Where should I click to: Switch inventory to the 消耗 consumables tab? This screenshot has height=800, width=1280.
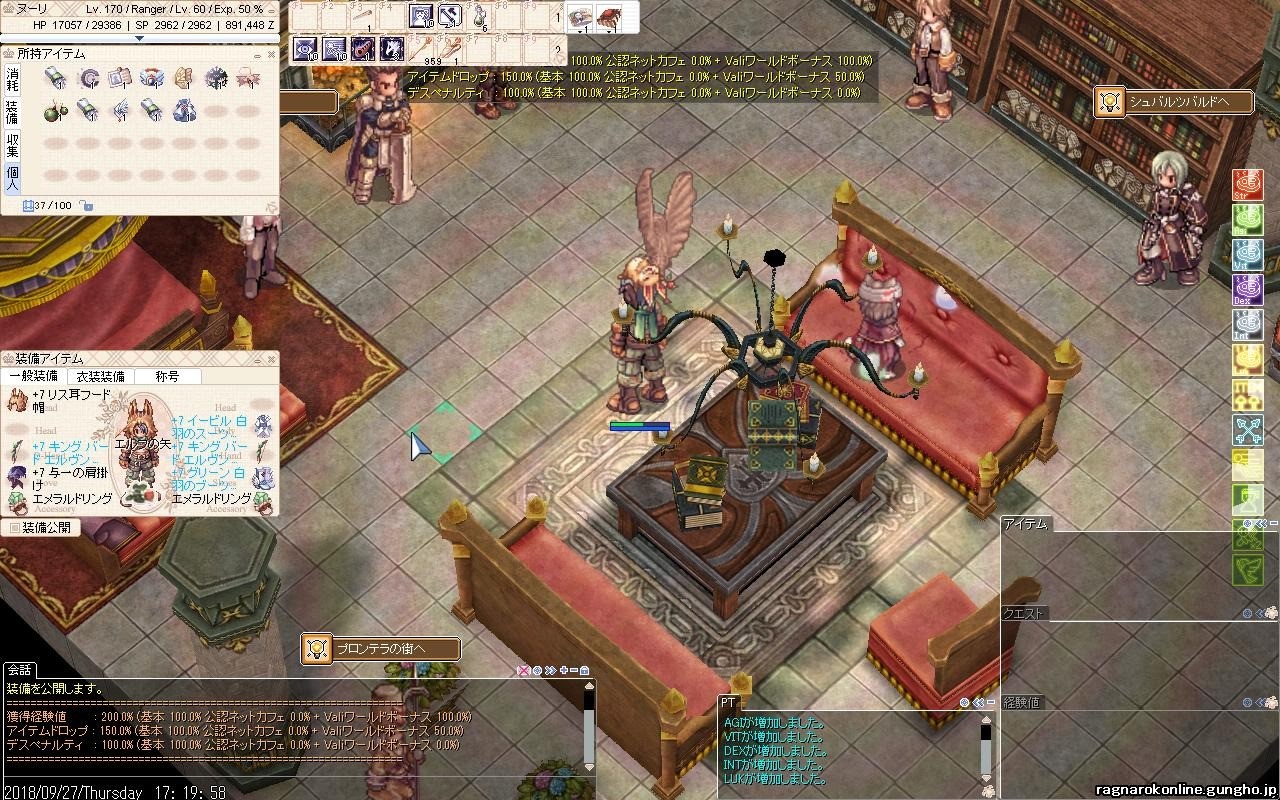[x=12, y=79]
